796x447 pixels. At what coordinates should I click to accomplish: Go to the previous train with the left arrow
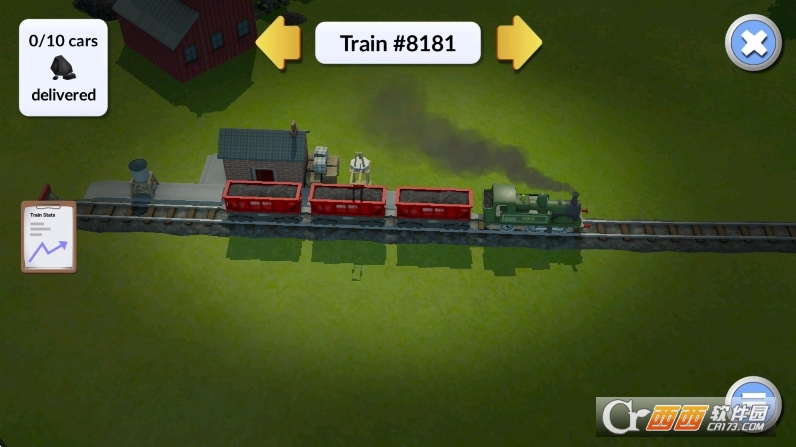tap(279, 43)
